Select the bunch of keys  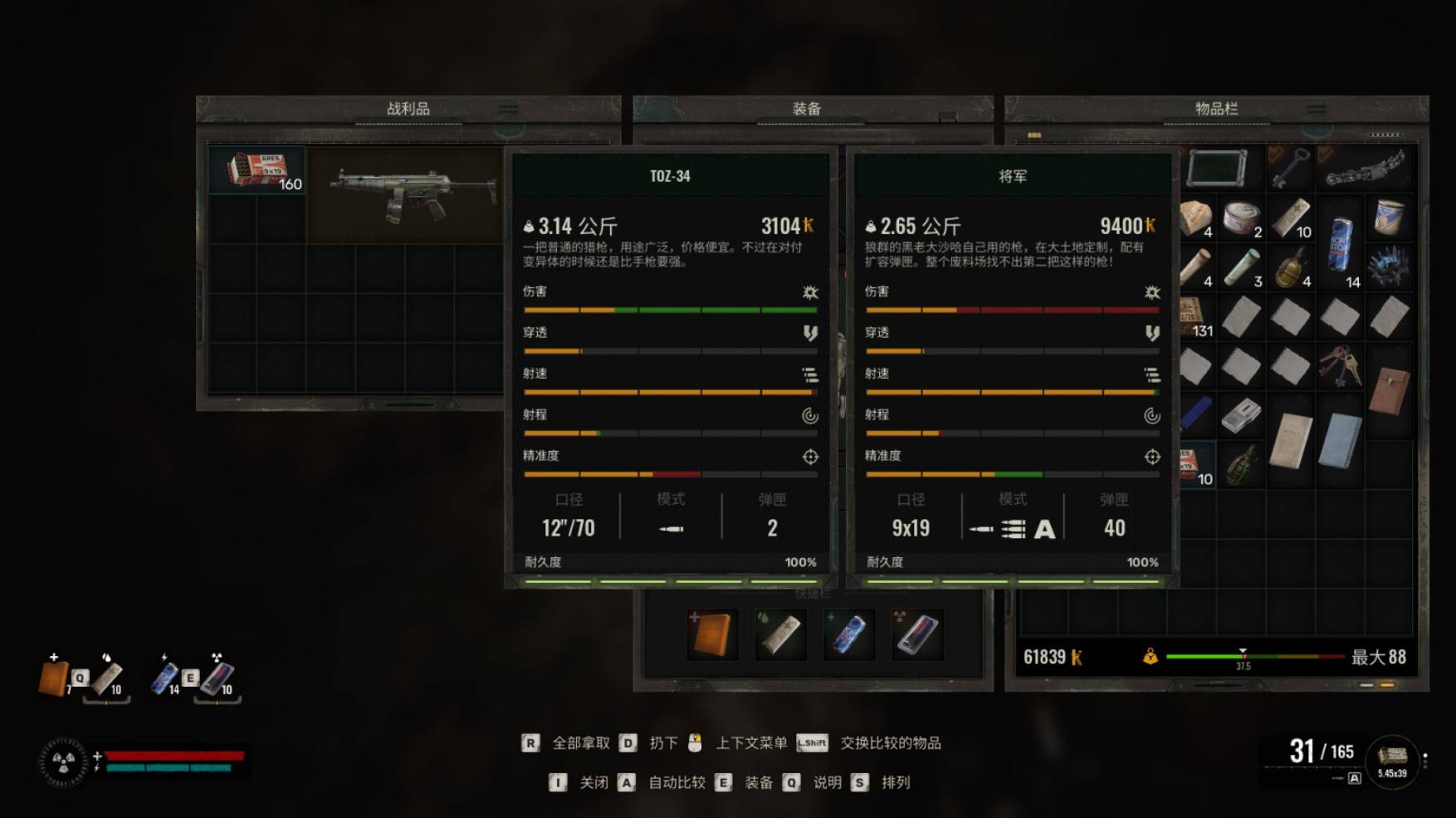1340,366
